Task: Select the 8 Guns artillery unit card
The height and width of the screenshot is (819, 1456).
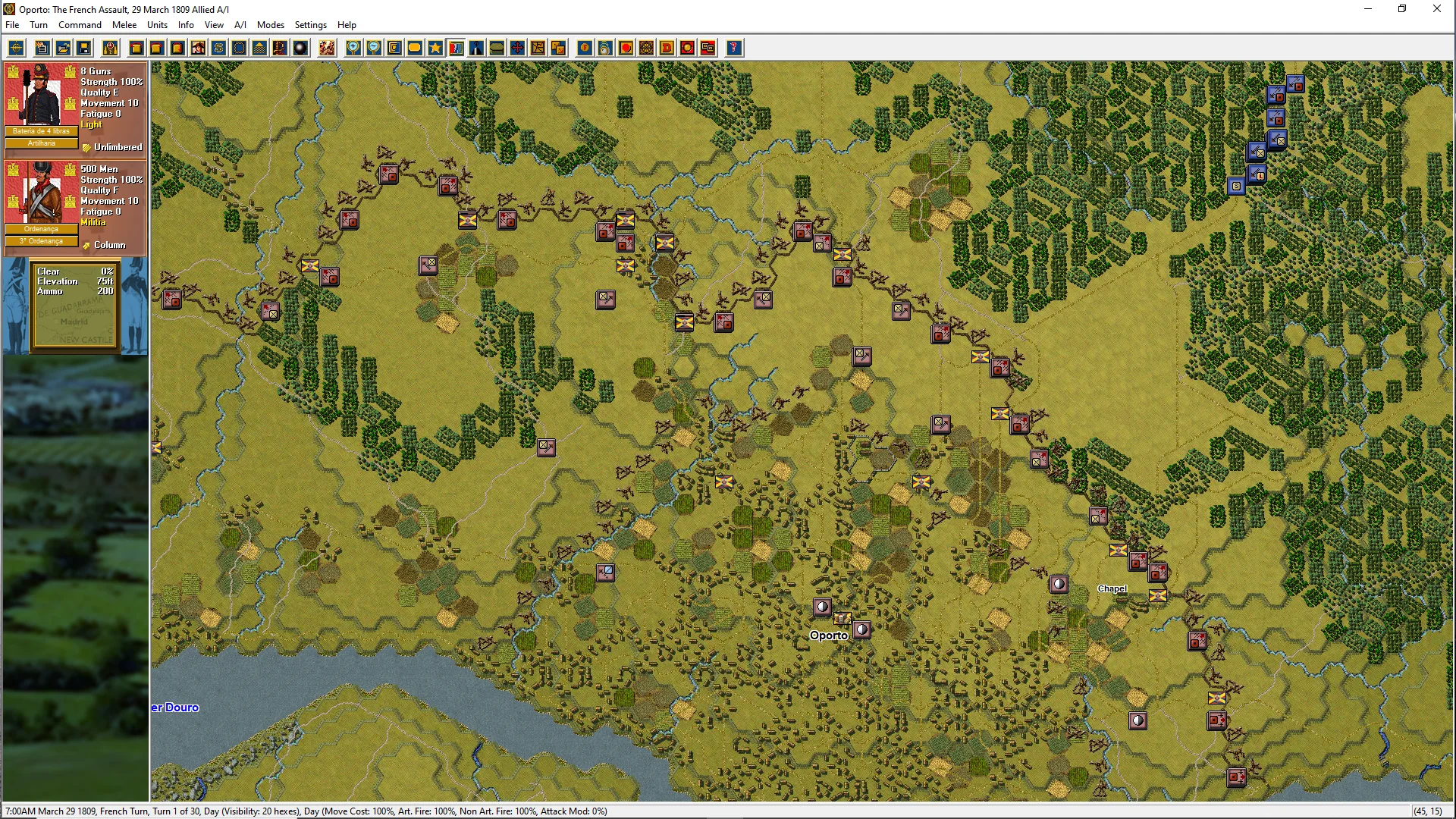Action: tap(75, 107)
